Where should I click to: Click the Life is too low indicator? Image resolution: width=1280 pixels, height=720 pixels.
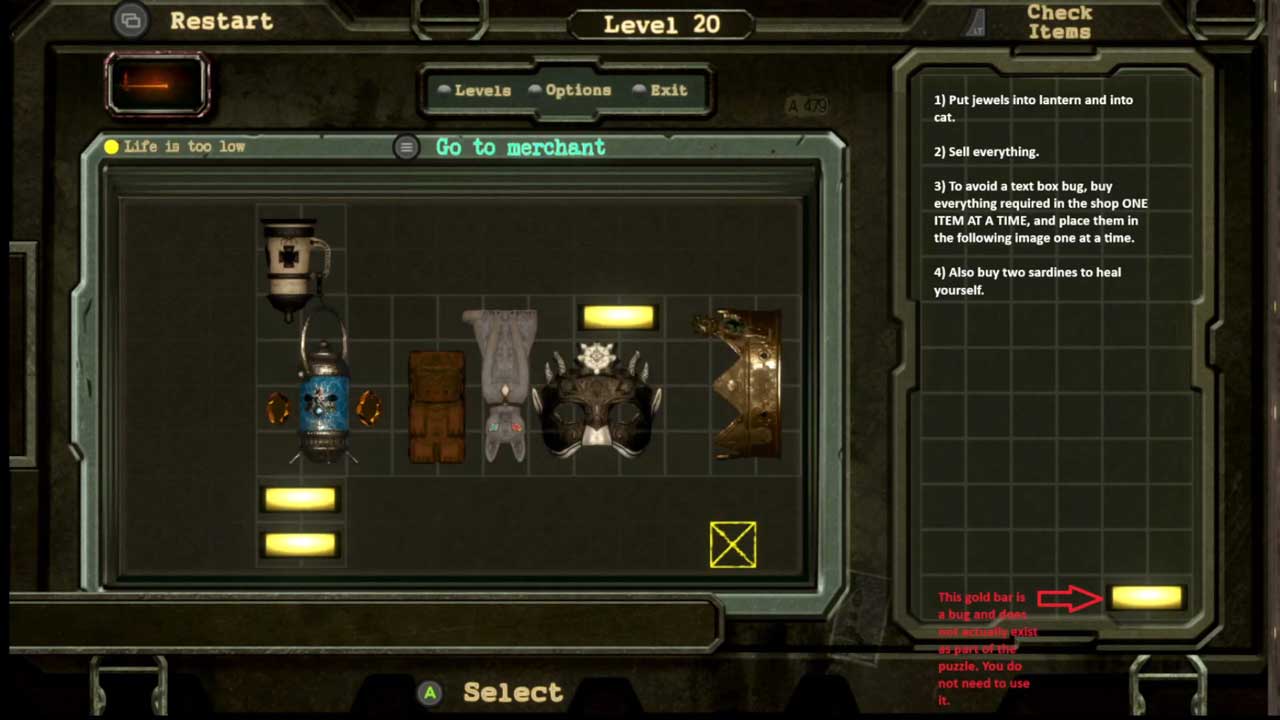coord(175,147)
